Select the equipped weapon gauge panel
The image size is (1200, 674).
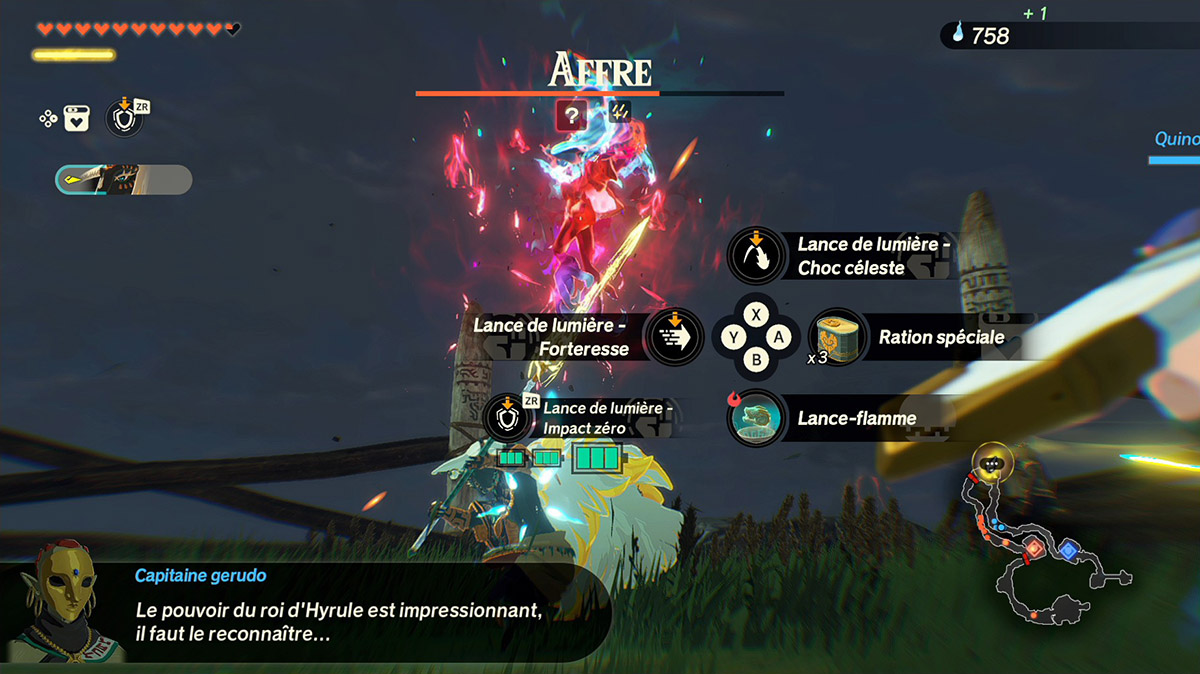pos(123,180)
